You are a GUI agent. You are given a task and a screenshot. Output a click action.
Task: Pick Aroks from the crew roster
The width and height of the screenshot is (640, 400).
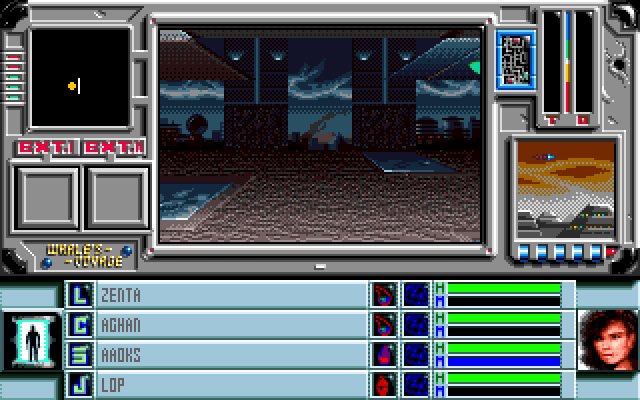230,354
